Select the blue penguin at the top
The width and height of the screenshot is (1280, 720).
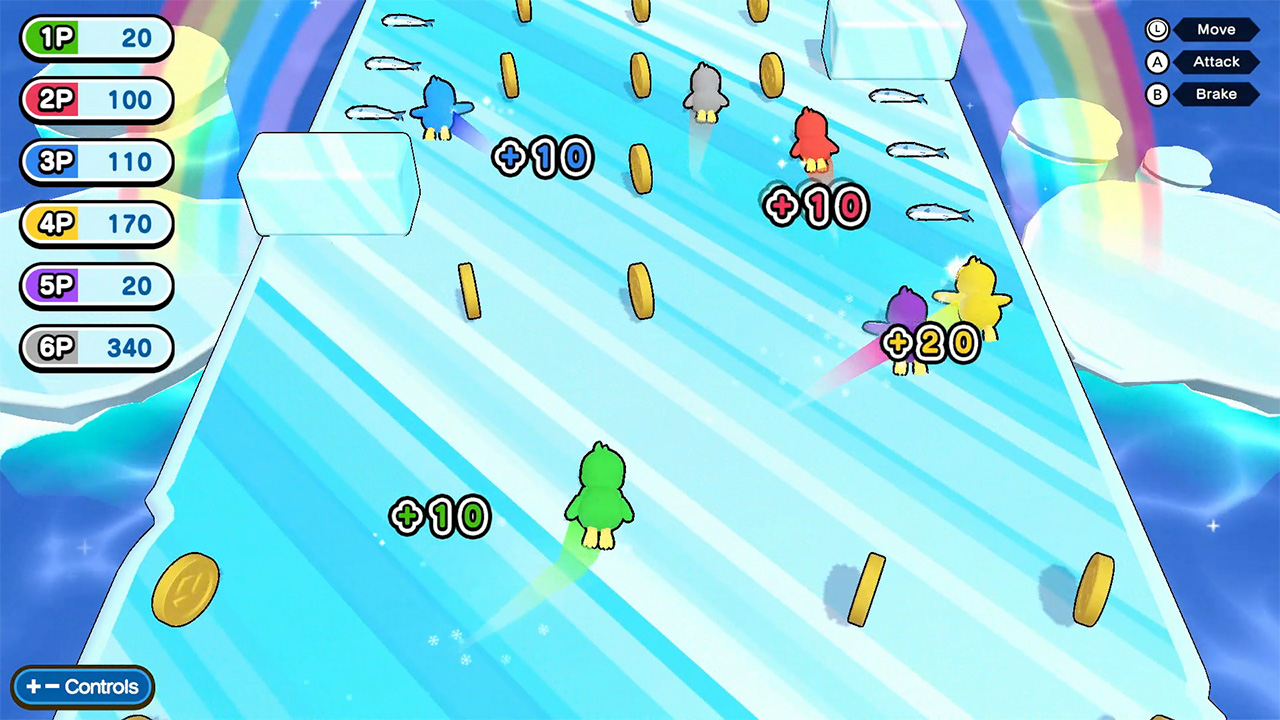pyautogui.click(x=437, y=105)
